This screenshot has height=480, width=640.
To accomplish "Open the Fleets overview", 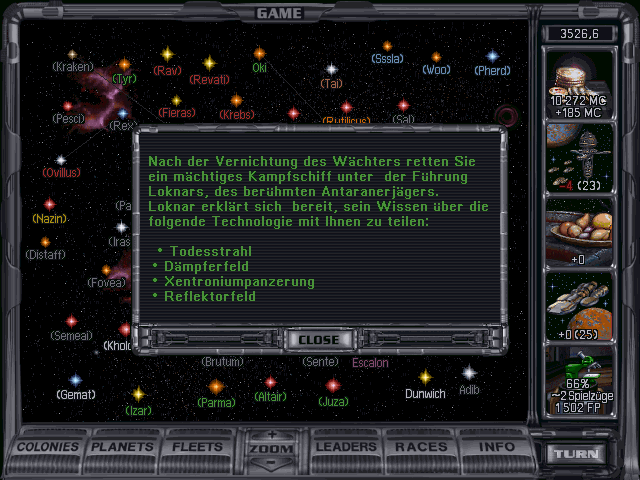I will 197,447.
